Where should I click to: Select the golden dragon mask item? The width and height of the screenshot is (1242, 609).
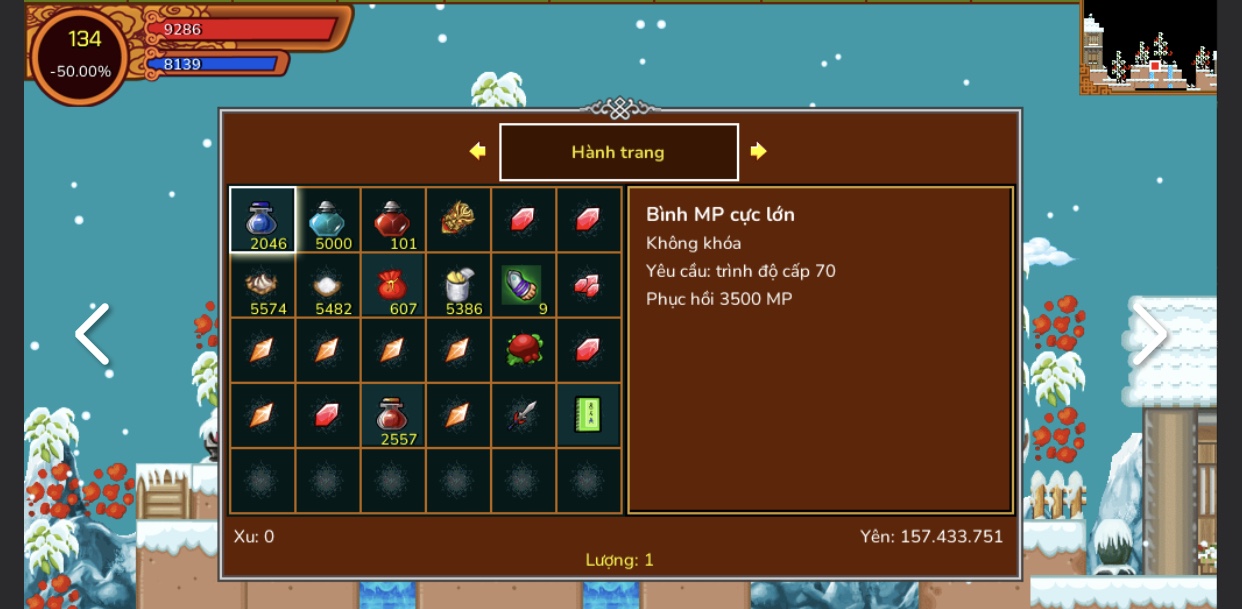point(458,219)
